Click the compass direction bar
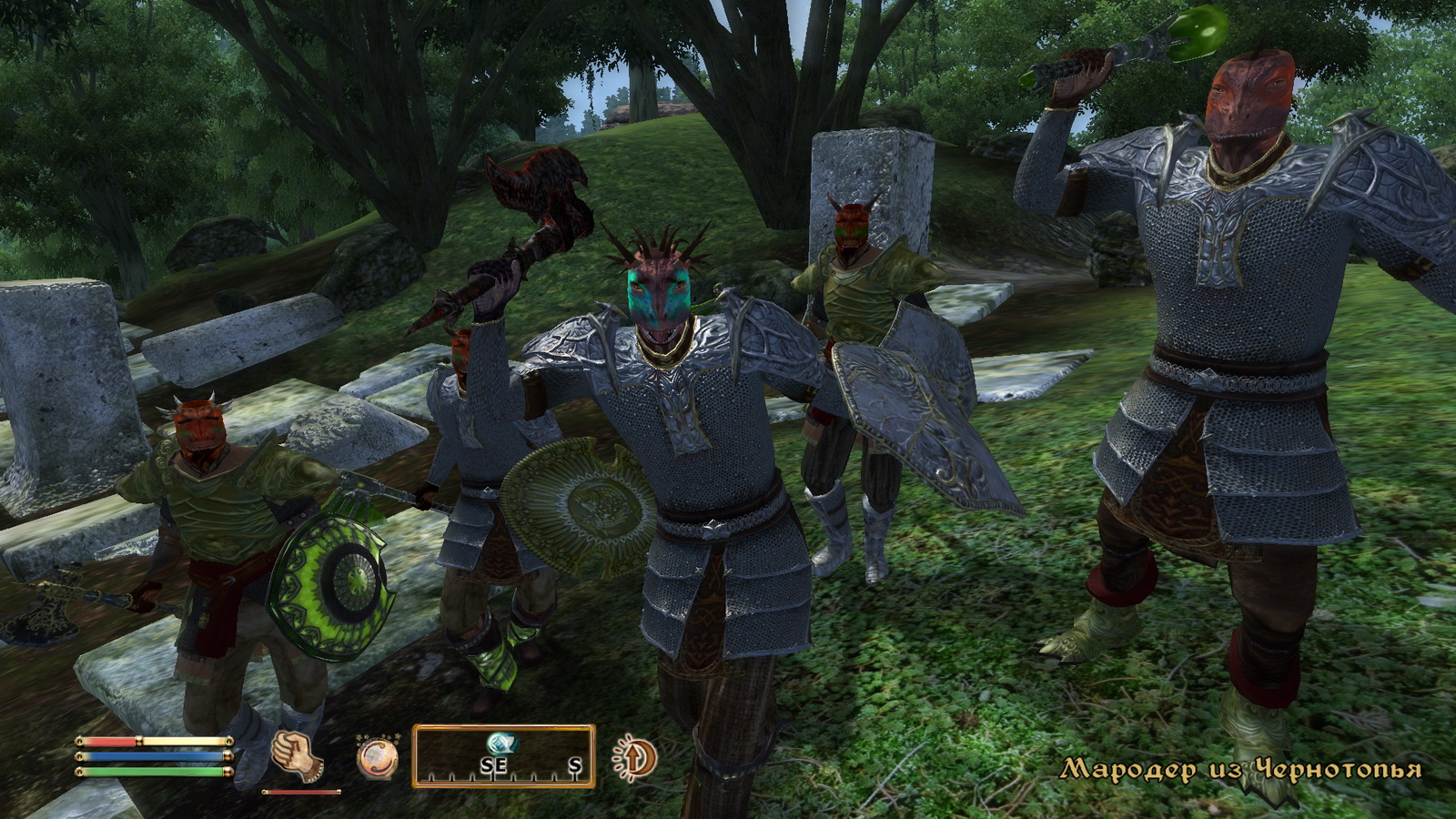 [503, 757]
